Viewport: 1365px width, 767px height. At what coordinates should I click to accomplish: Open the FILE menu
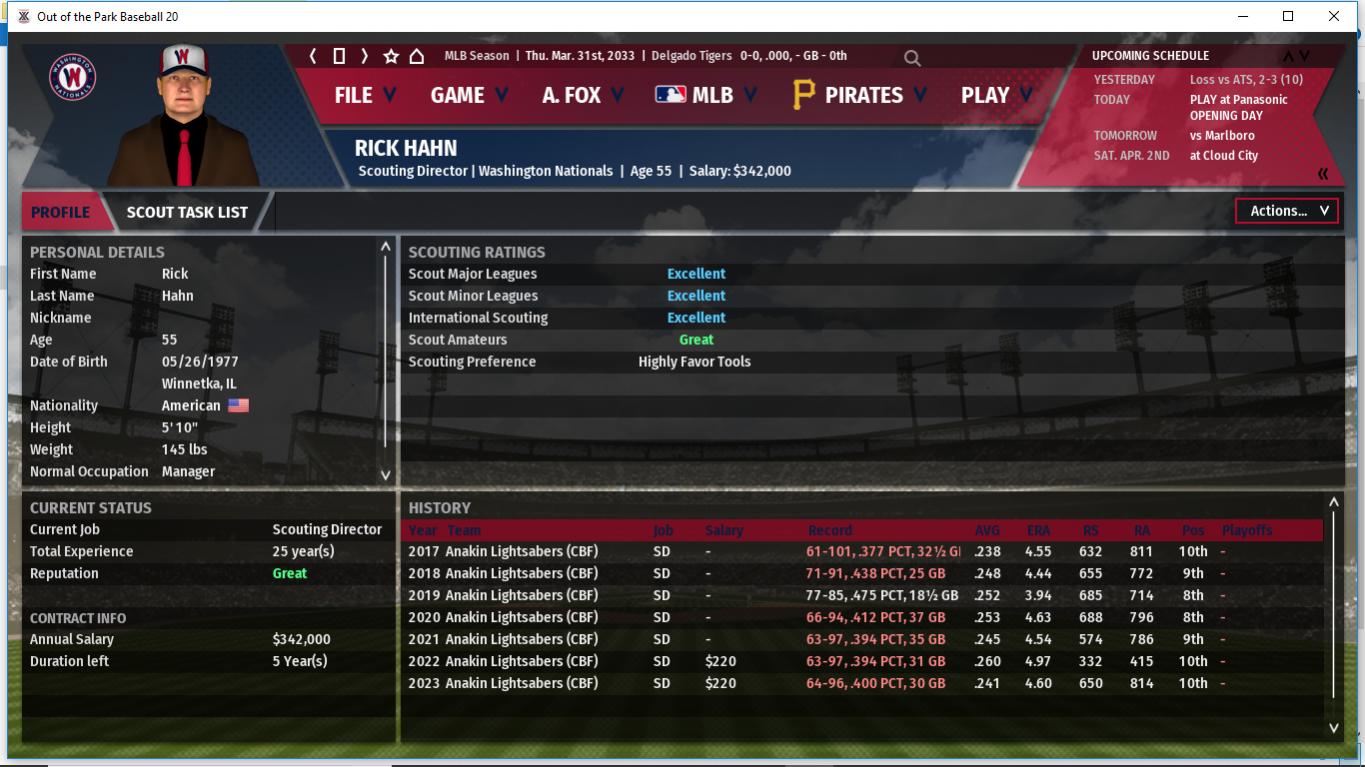tap(364, 95)
